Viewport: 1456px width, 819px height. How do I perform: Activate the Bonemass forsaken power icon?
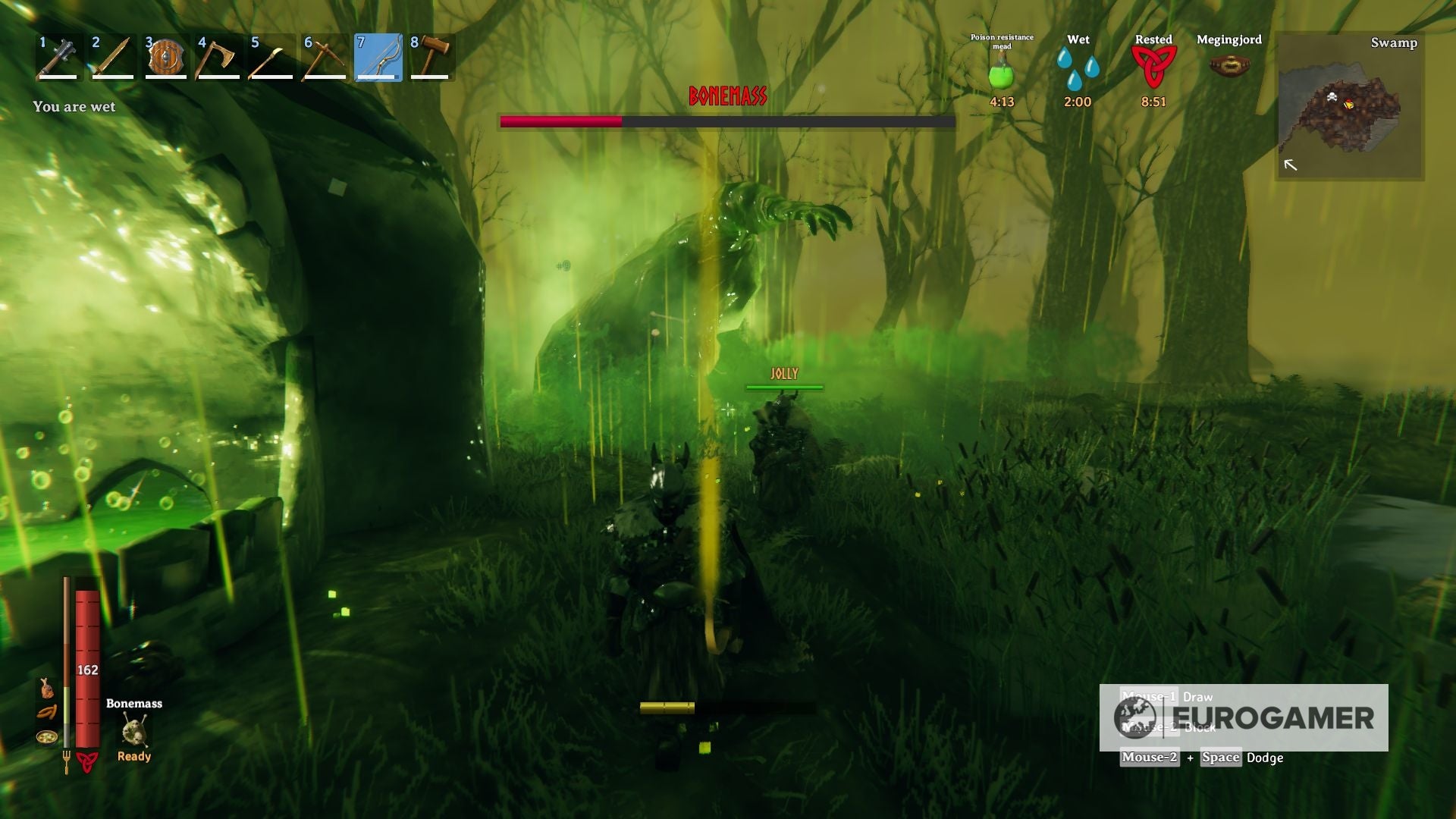tap(133, 730)
